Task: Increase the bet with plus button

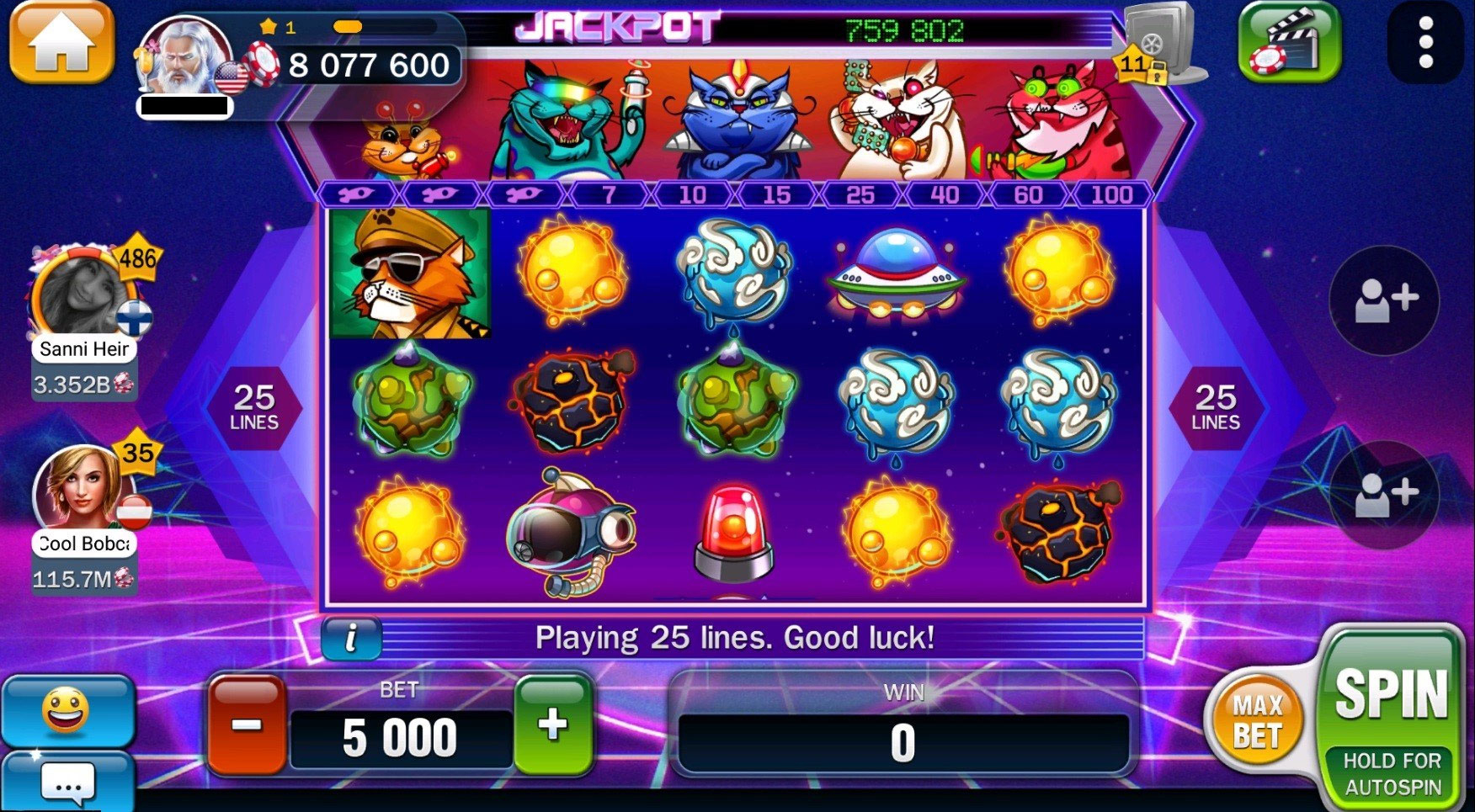Action: [x=553, y=724]
